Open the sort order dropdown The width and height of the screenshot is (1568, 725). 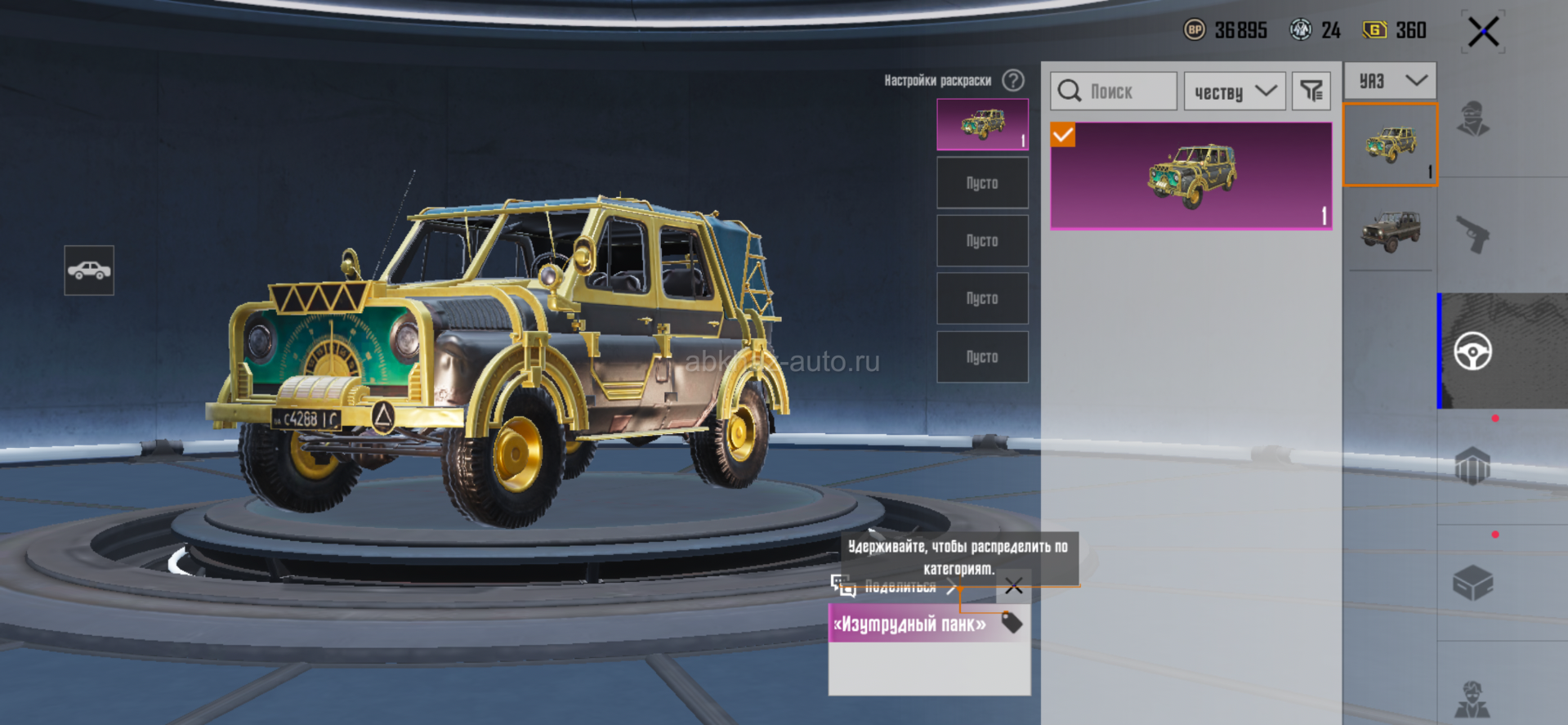(1235, 91)
